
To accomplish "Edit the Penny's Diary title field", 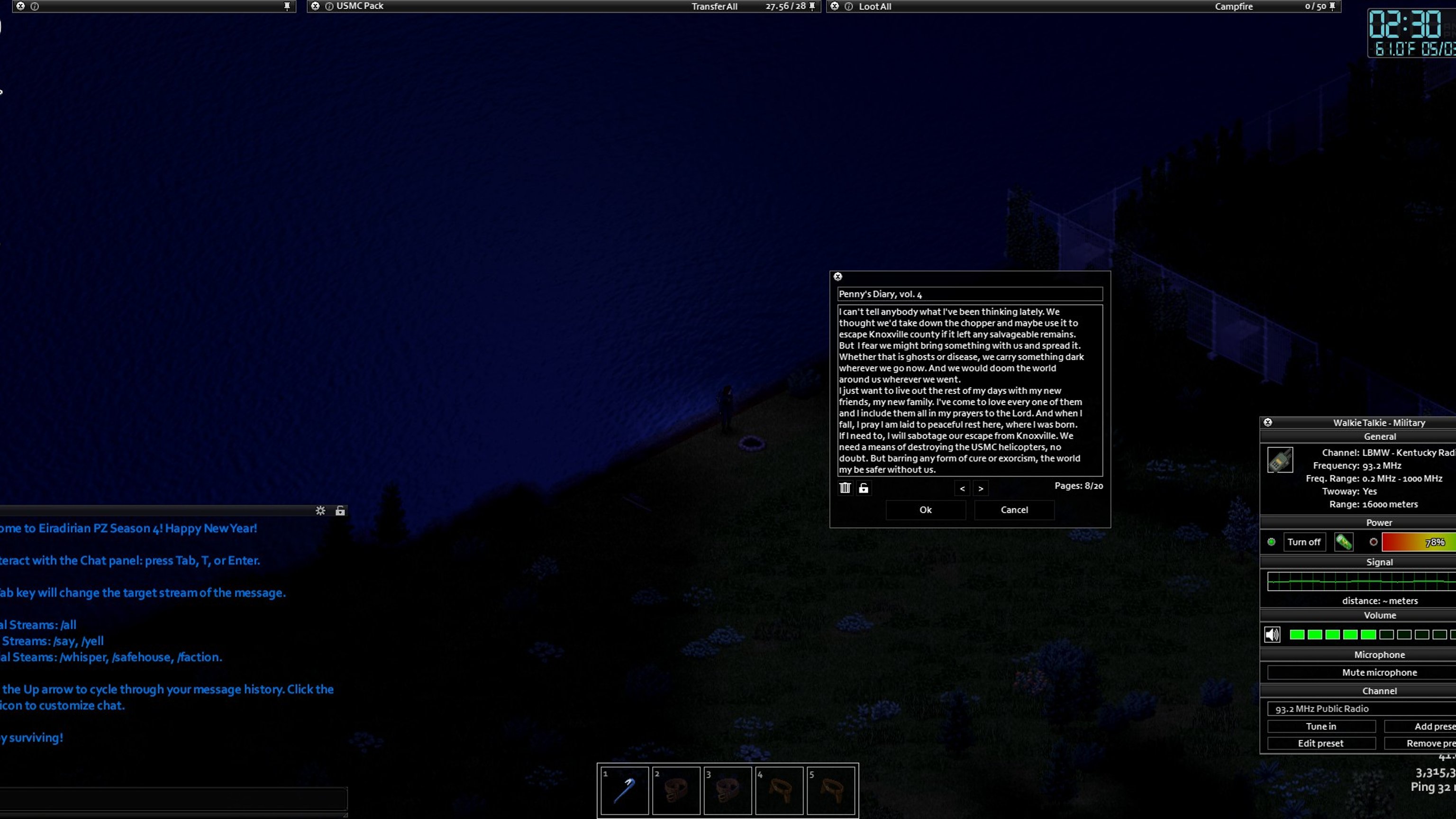I will click(969, 294).
